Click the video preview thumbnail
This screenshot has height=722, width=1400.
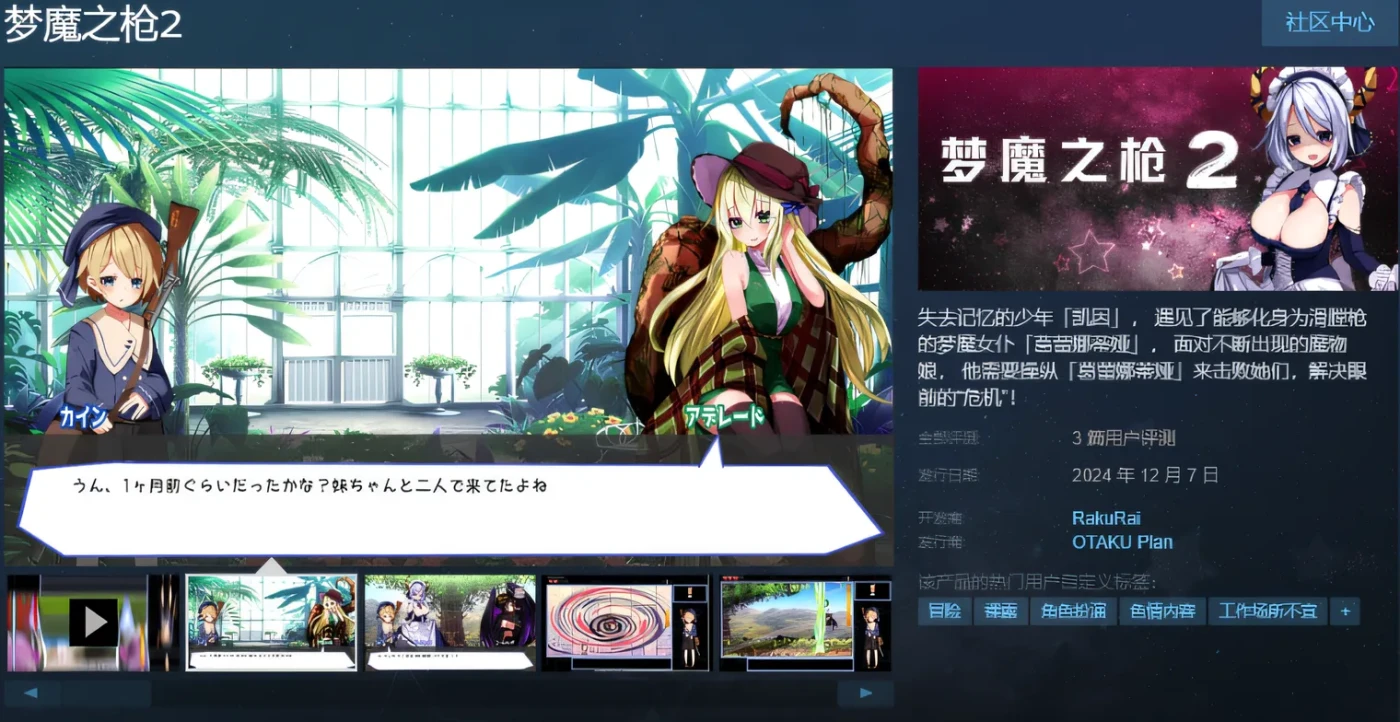click(93, 620)
